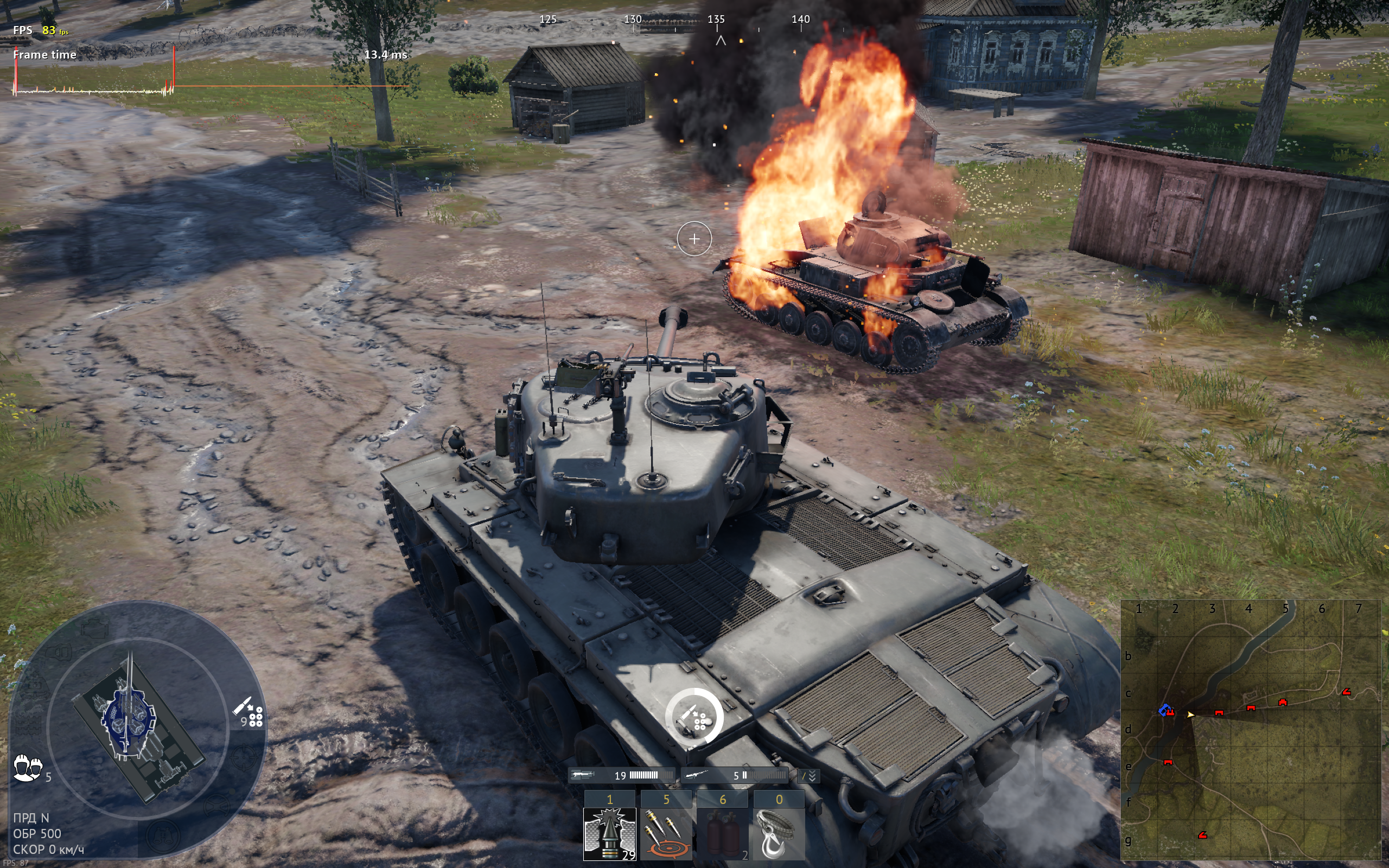Click the blue allied marker on minimap

[1163, 711]
